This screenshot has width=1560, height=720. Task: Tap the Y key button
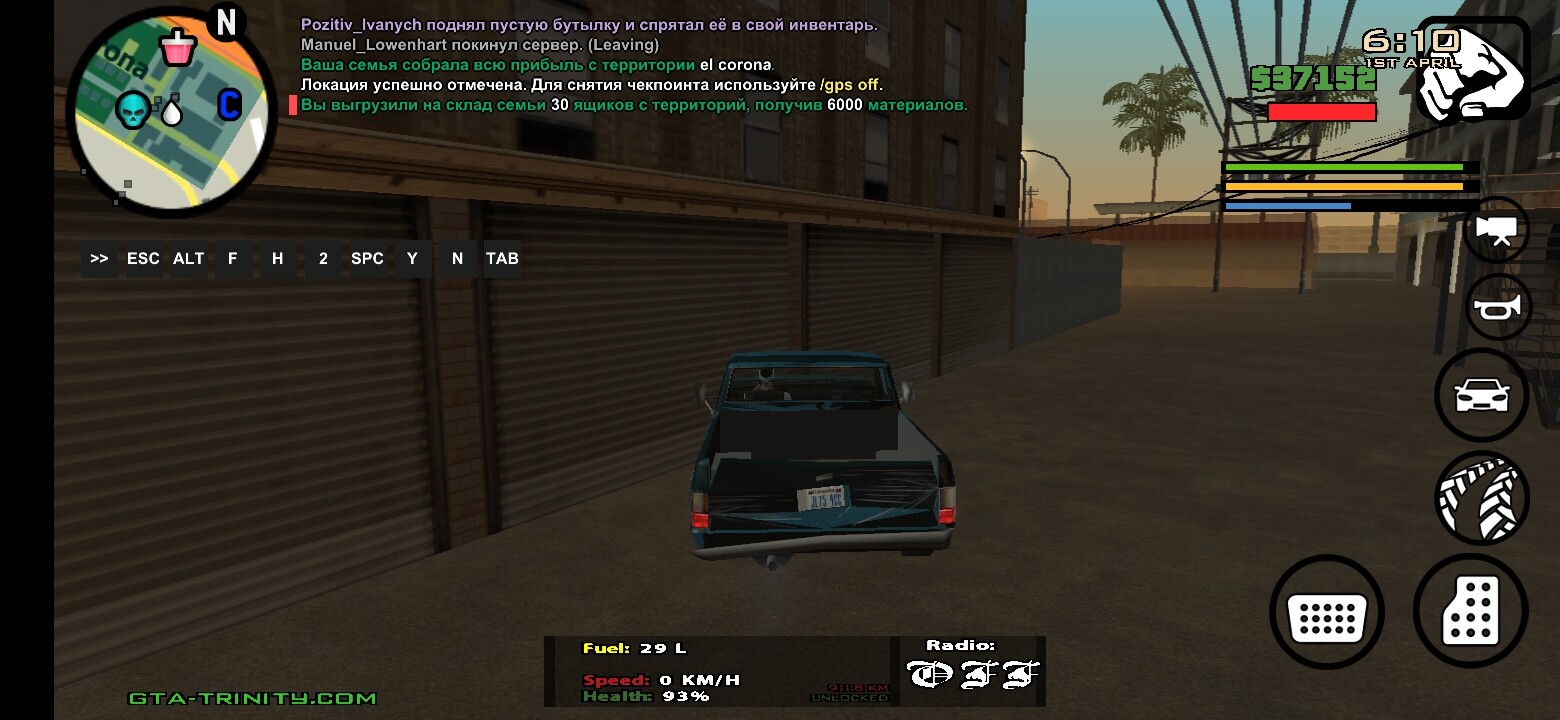412,258
